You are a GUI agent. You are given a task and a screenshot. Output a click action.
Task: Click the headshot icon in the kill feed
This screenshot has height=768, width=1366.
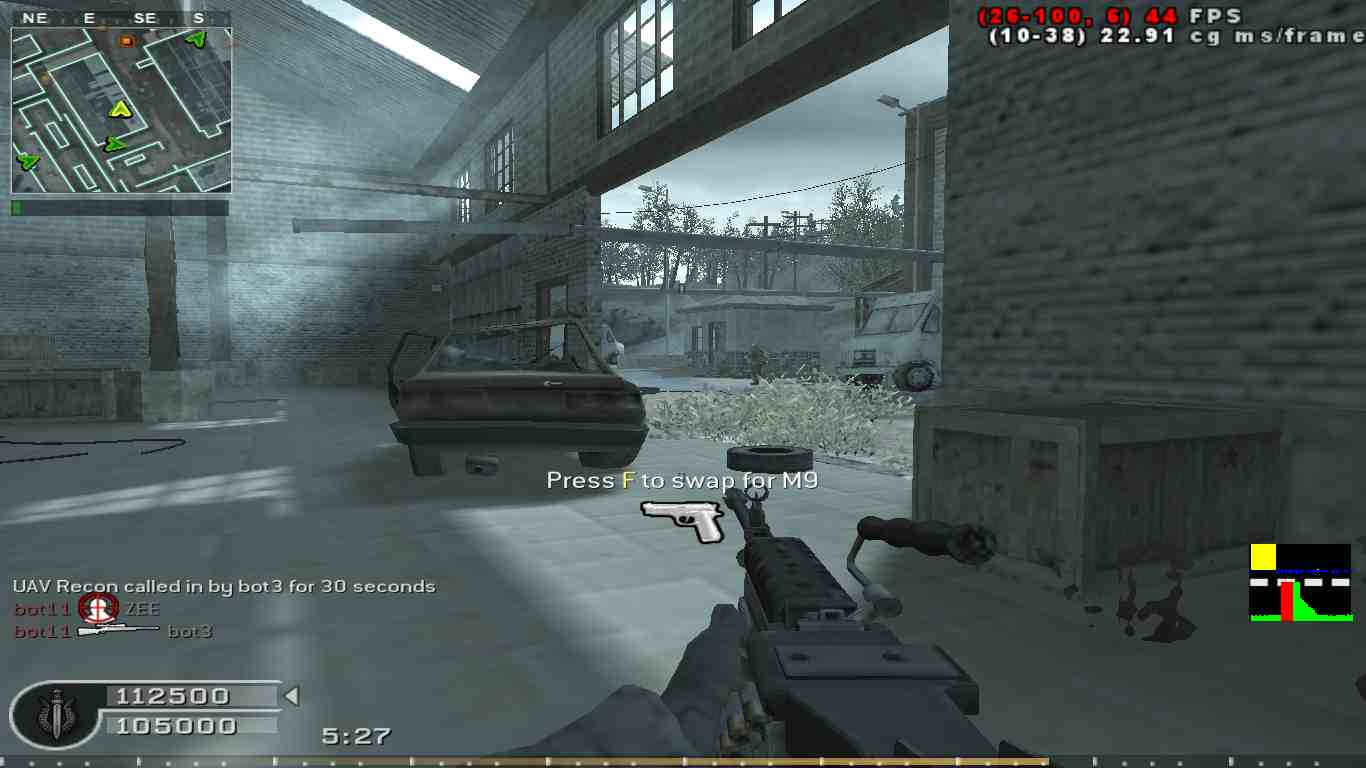pos(99,607)
